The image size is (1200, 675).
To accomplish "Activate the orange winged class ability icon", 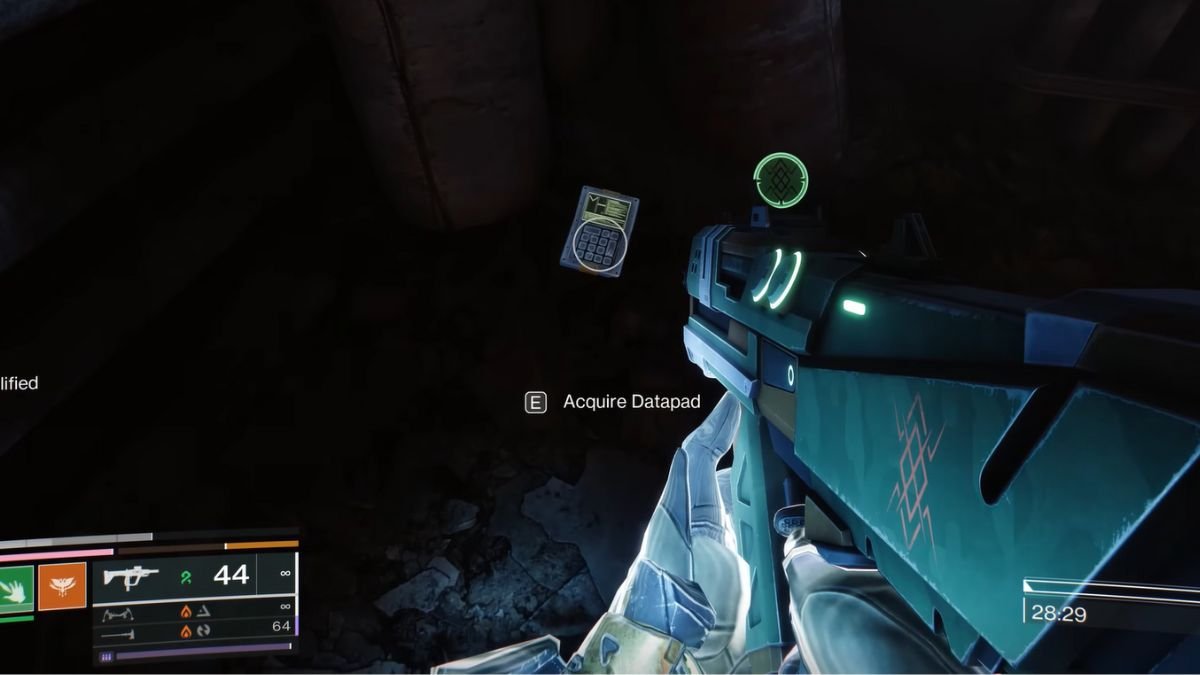I will pos(62,587).
